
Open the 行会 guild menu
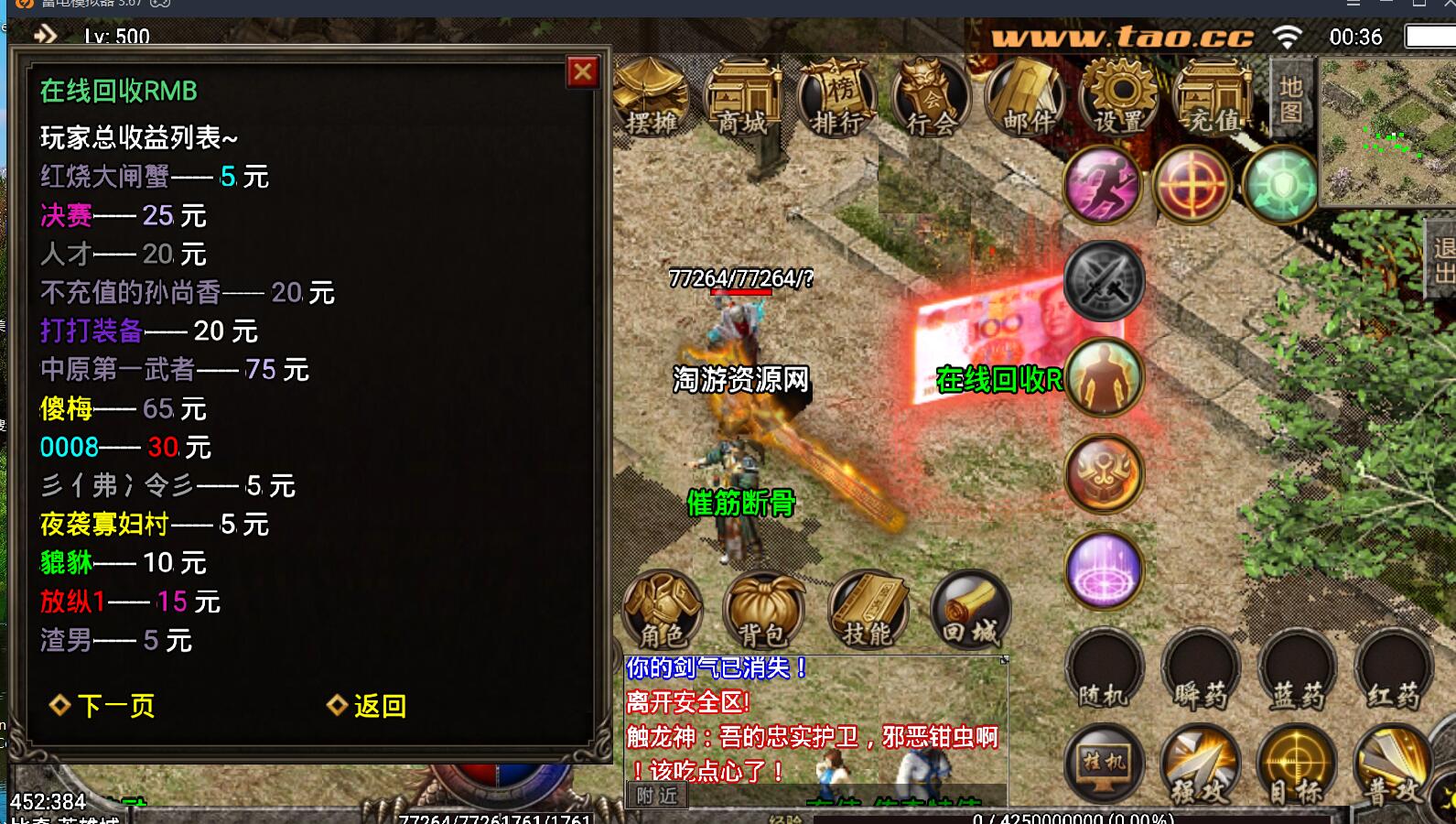tap(932, 97)
